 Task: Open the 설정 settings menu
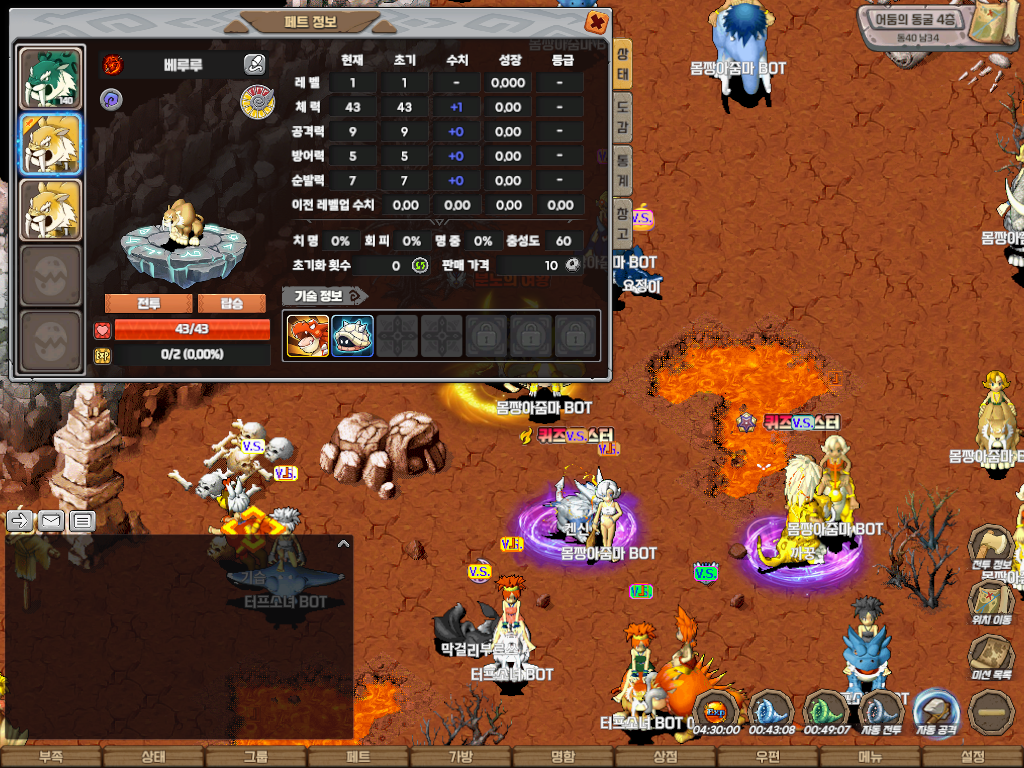coord(972,757)
